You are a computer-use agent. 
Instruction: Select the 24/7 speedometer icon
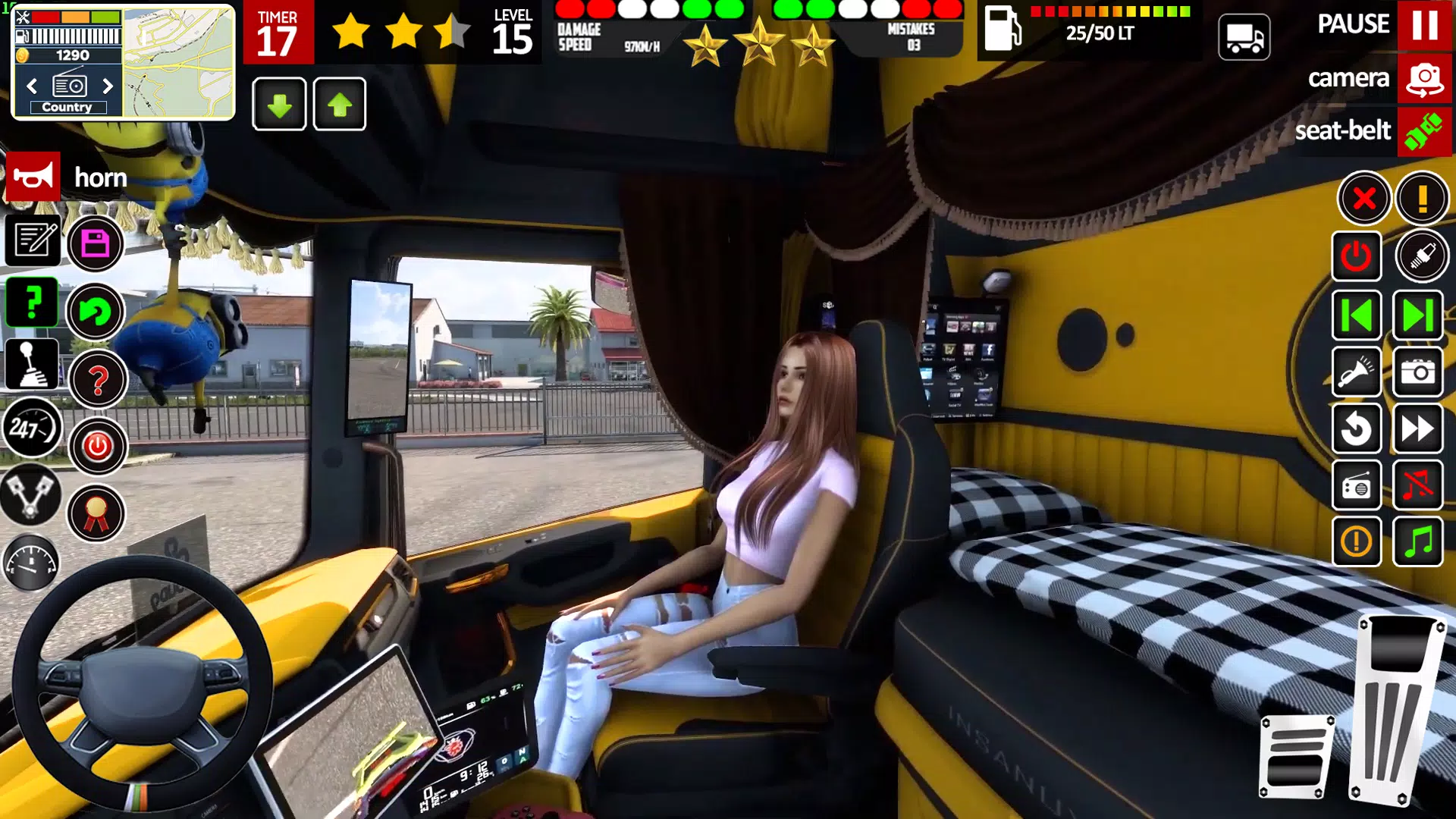pos(32,428)
